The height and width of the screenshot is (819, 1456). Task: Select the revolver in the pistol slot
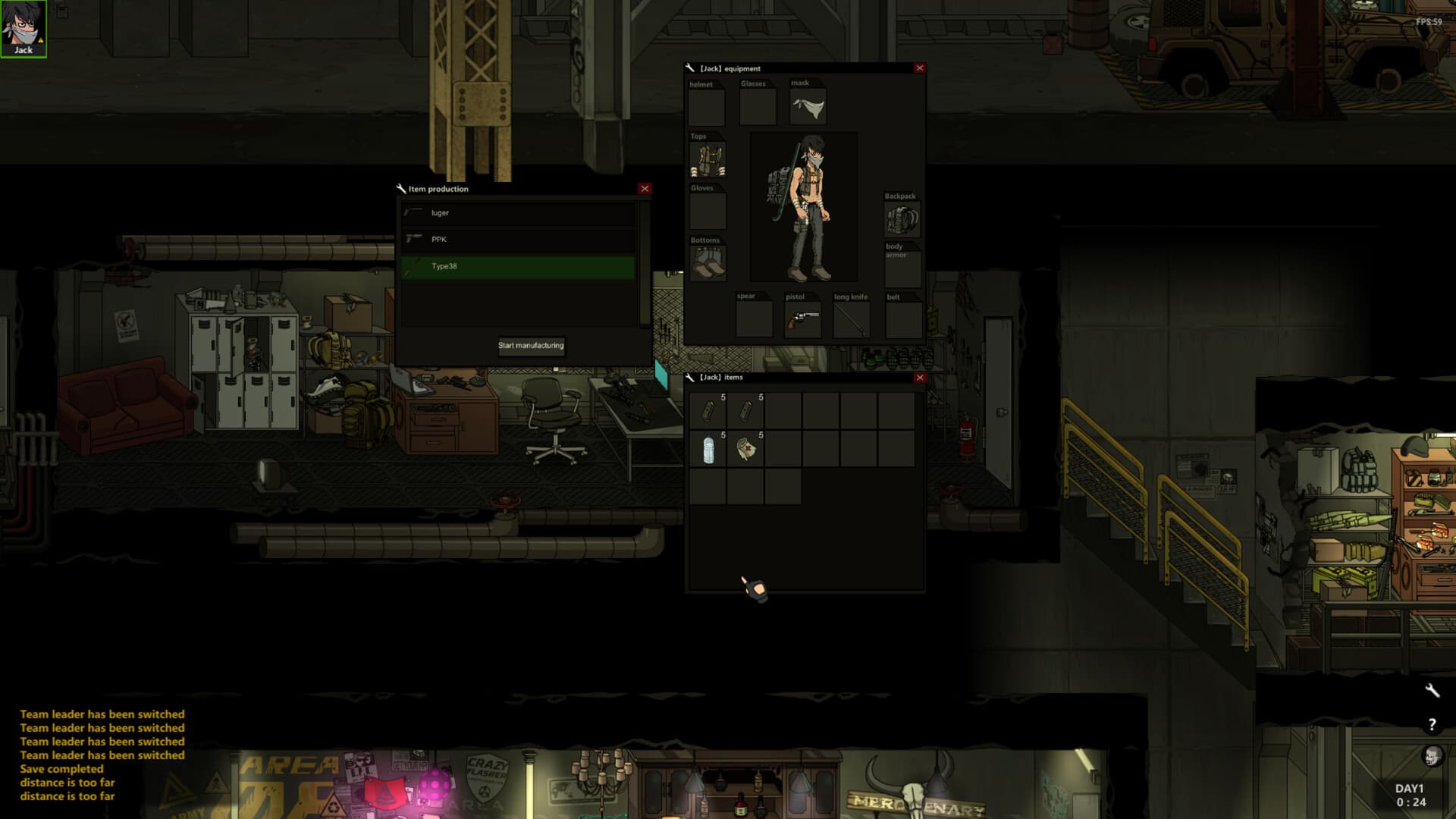point(803,319)
